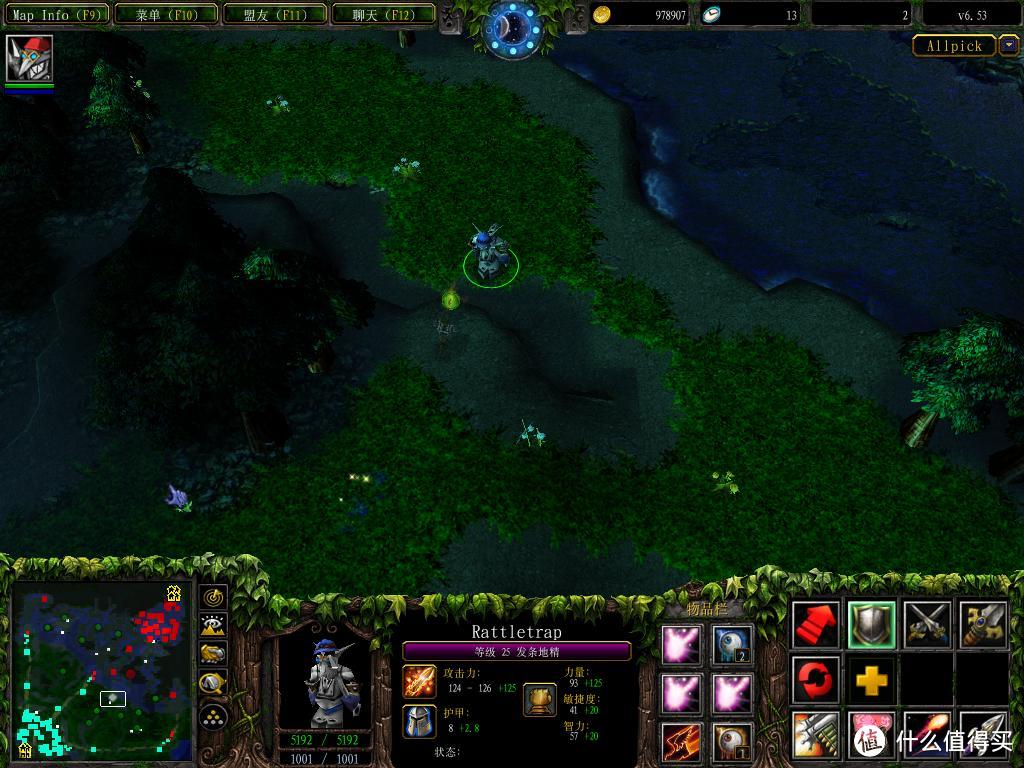Screen dimensions: 1024x768
Task: Open the 聊天 (F12) chat log
Action: (x=381, y=15)
